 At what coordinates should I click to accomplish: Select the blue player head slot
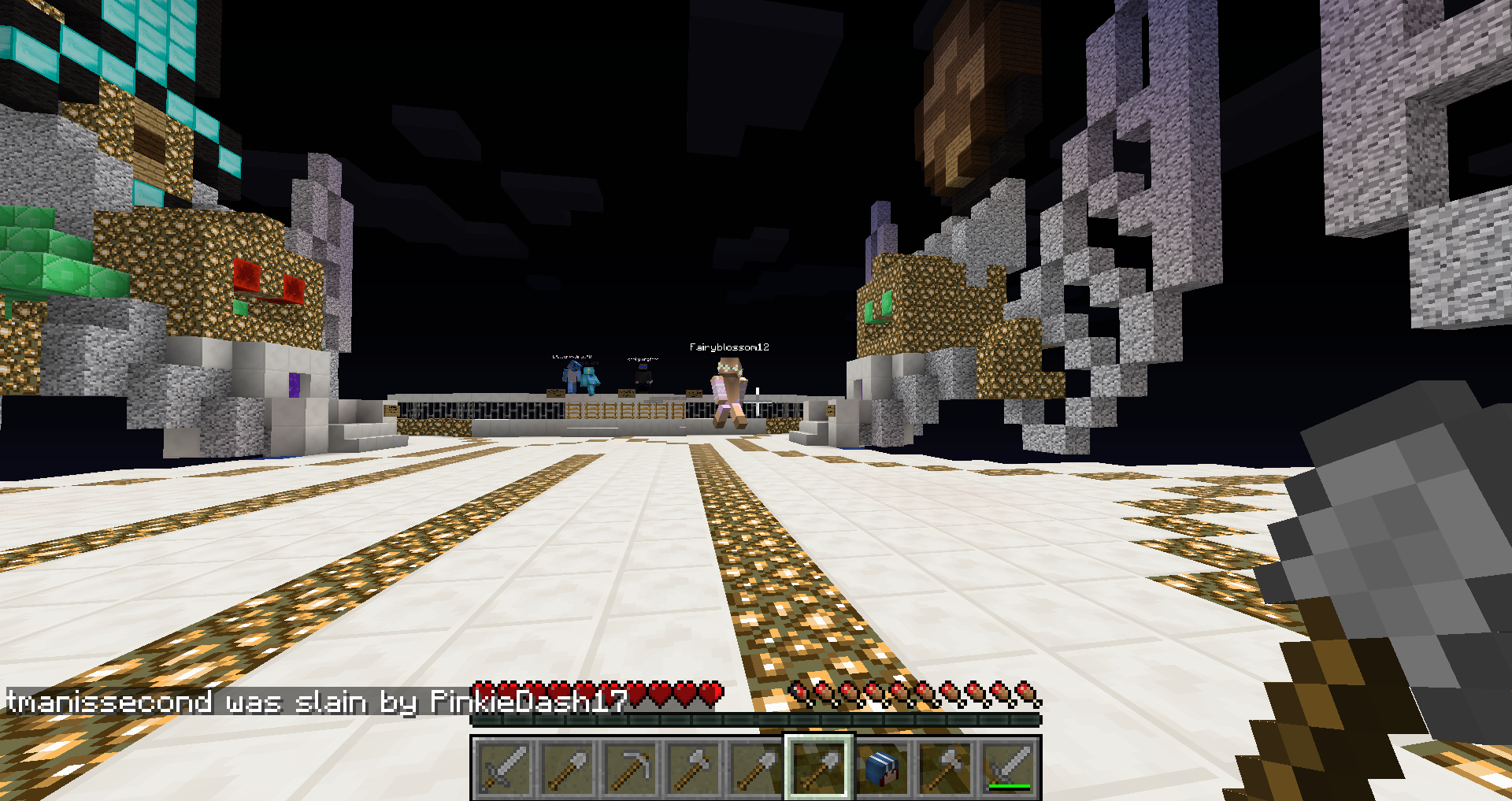point(882,767)
